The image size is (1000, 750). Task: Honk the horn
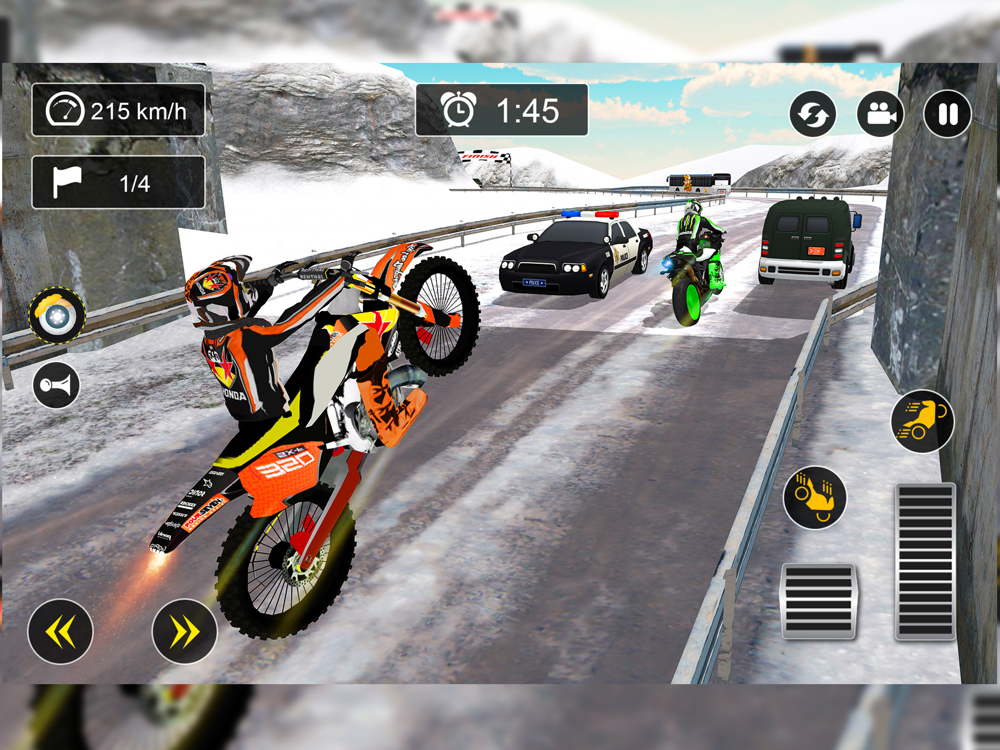[56, 385]
